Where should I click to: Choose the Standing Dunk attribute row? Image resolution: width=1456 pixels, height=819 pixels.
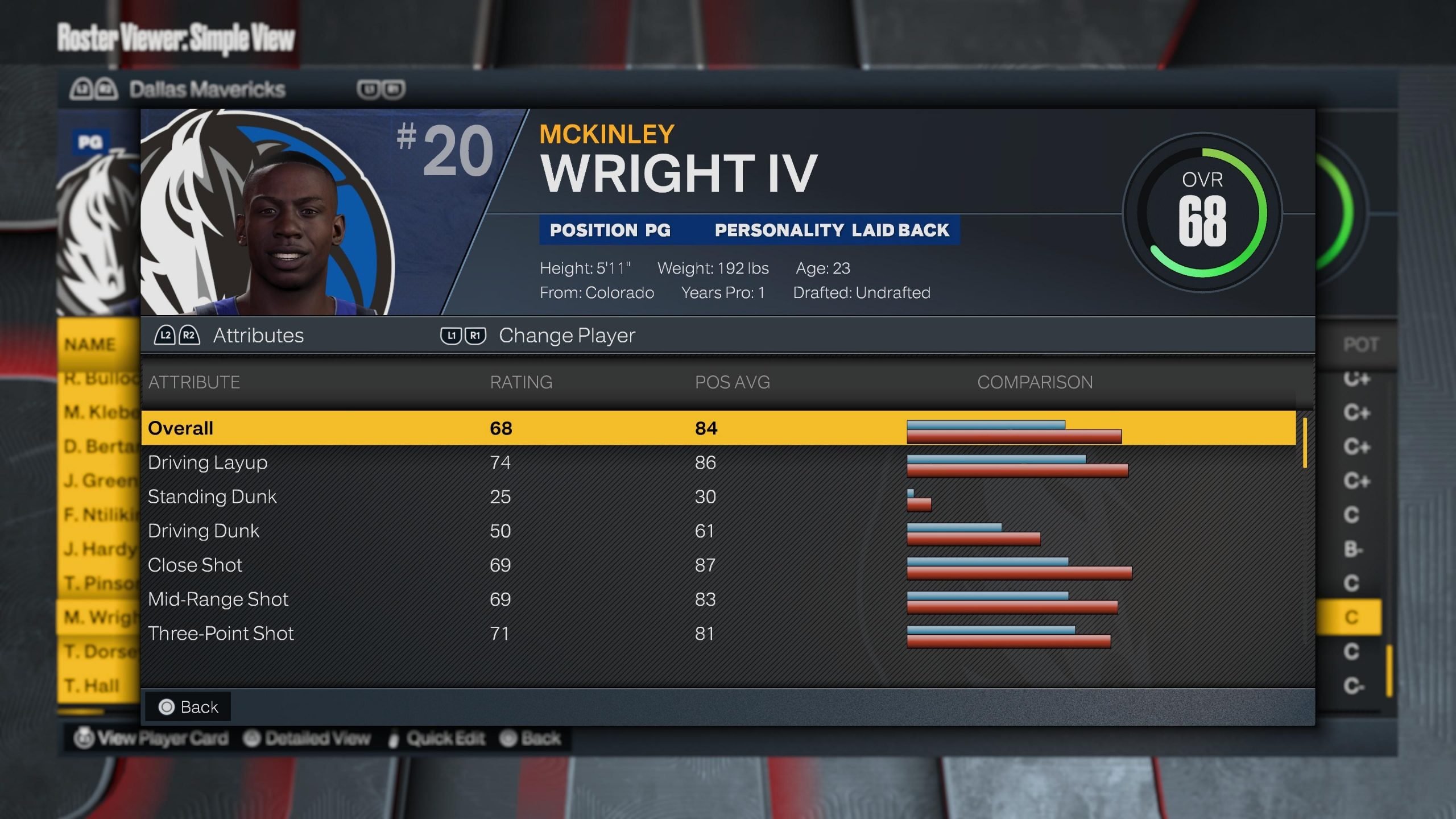[718, 497]
